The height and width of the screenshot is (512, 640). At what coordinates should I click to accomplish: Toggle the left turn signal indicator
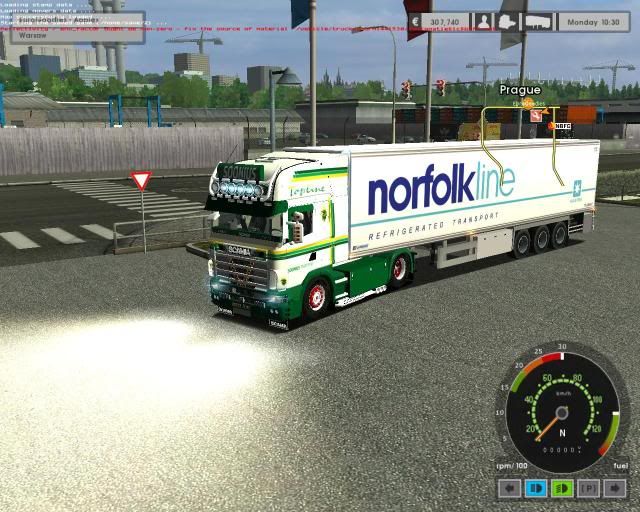click(x=510, y=489)
